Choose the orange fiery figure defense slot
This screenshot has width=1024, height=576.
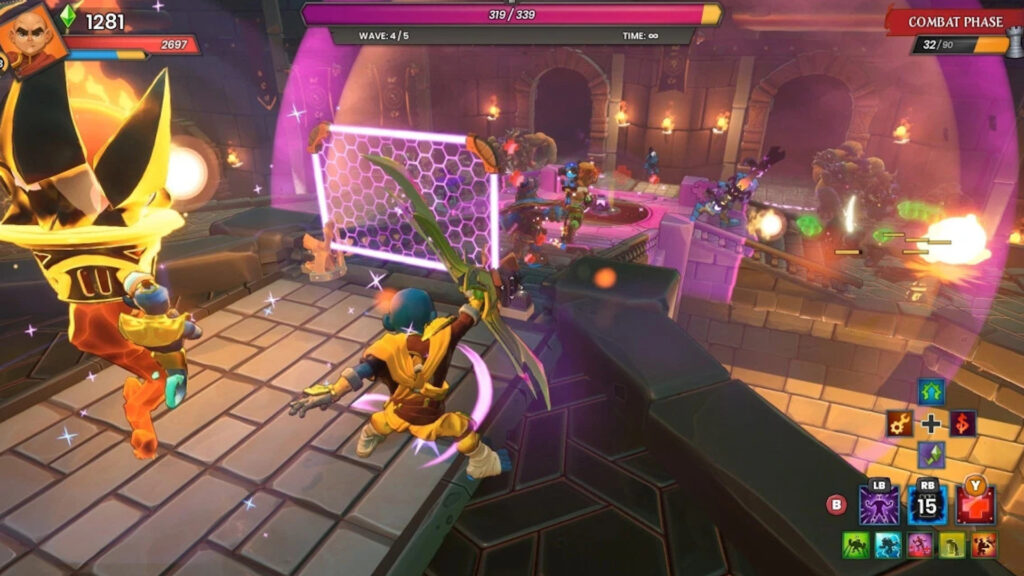[x=982, y=545]
